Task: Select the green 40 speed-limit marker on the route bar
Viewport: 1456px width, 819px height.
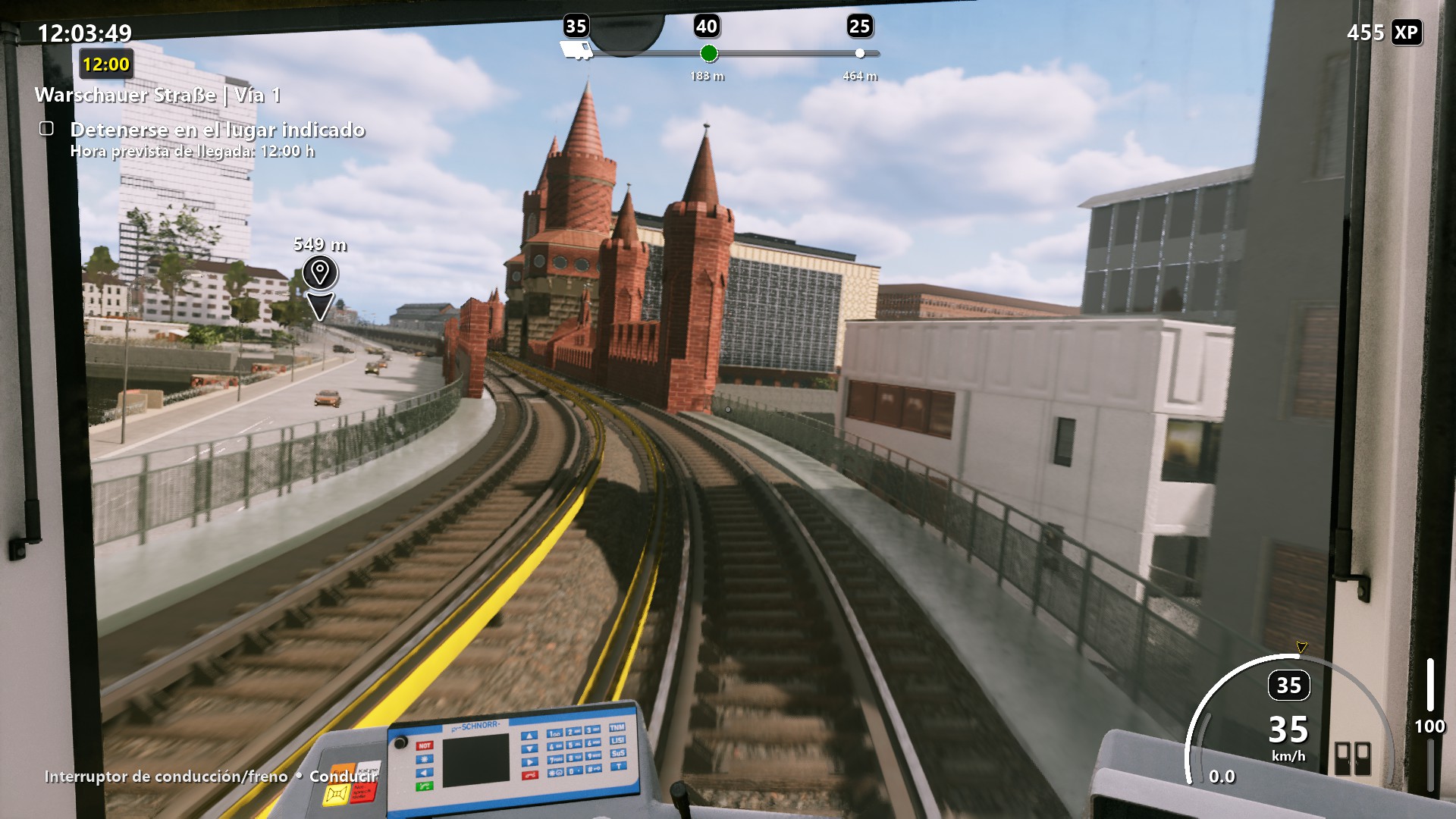Action: (708, 53)
